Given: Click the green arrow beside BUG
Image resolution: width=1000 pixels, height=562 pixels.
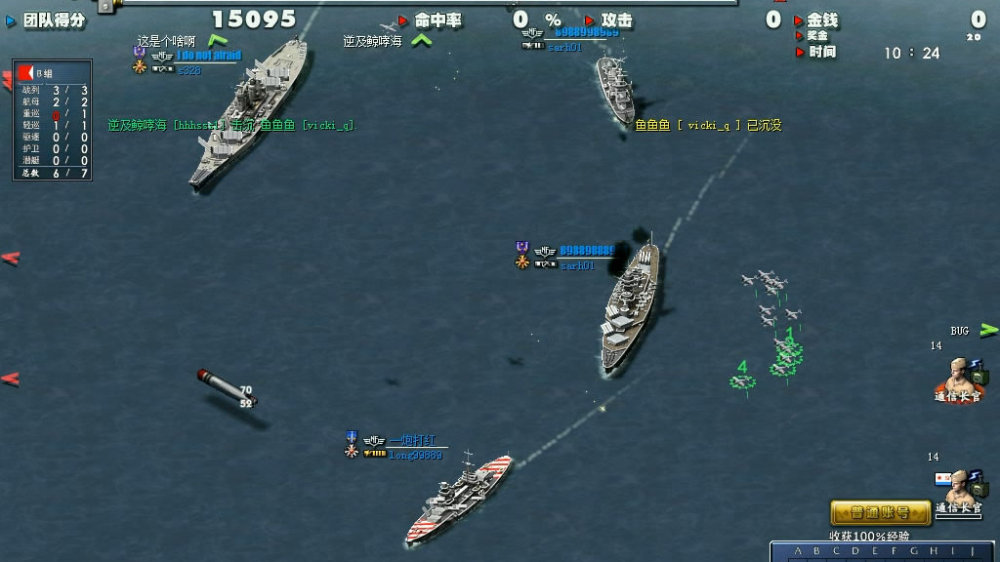Looking at the screenshot, I should point(988,329).
